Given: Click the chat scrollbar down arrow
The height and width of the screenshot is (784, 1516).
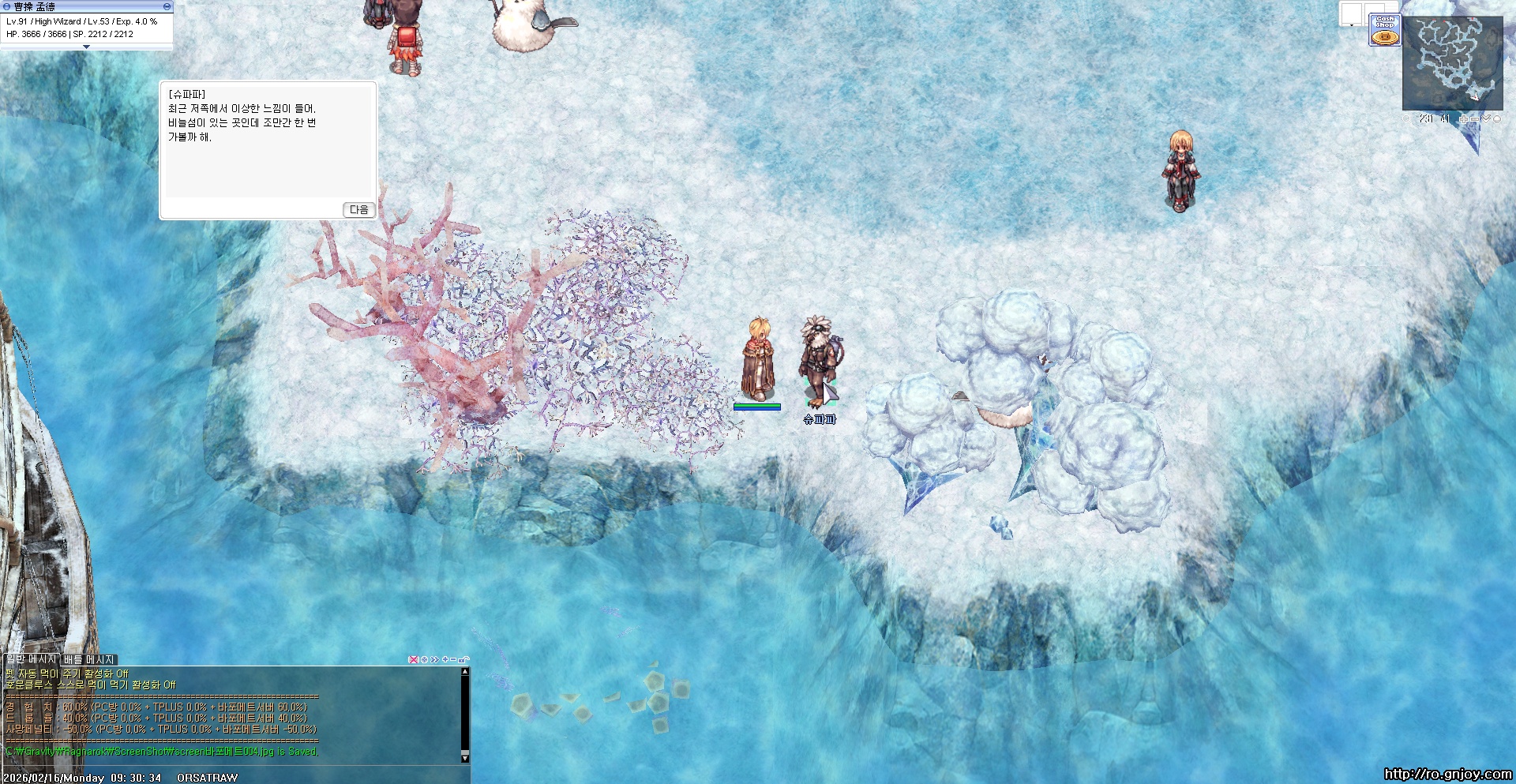Looking at the screenshot, I should tap(465, 758).
